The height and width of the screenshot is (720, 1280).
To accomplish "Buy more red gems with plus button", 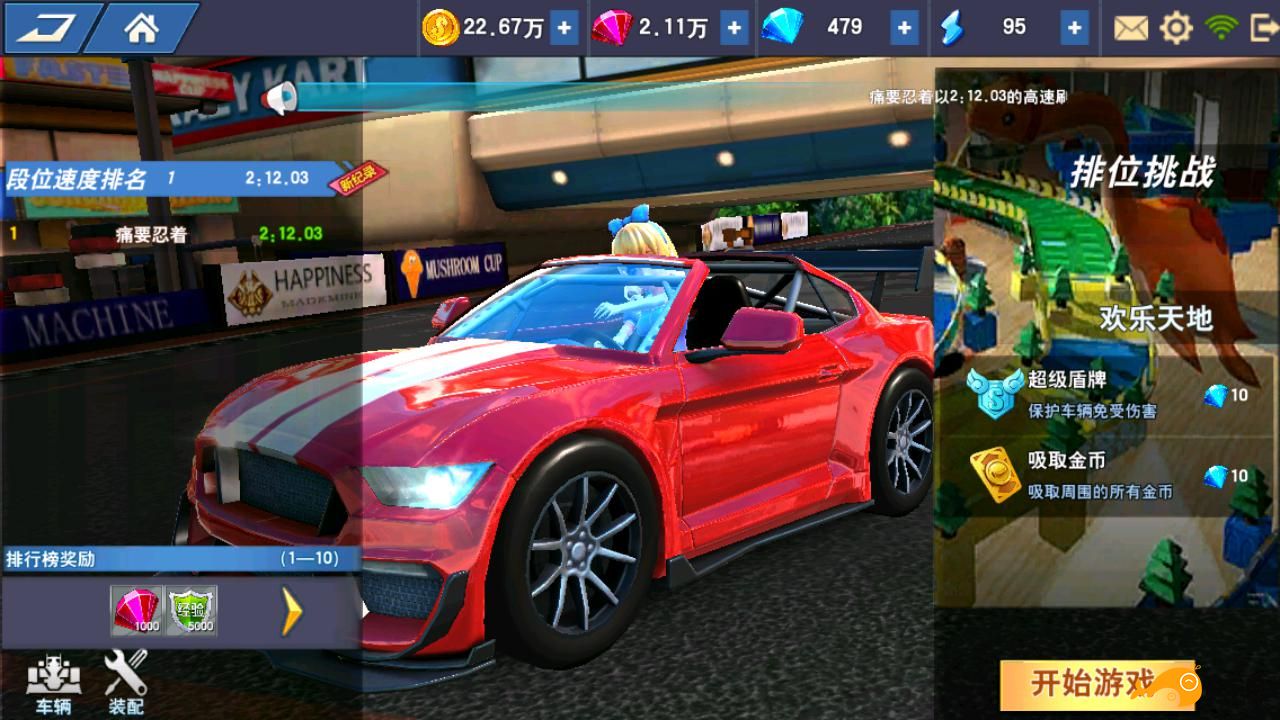I will 734,28.
